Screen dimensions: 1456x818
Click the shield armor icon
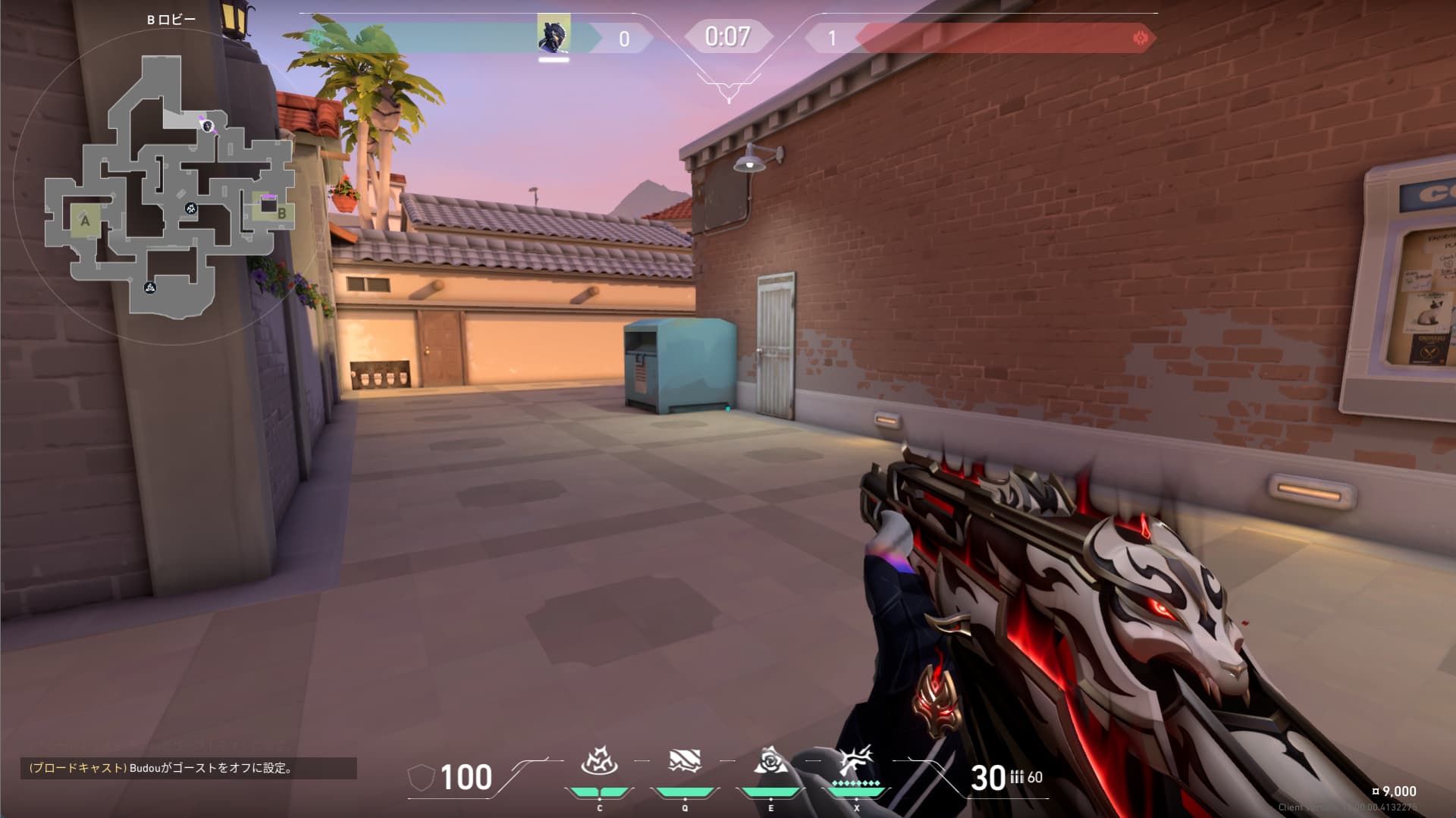coord(421,778)
